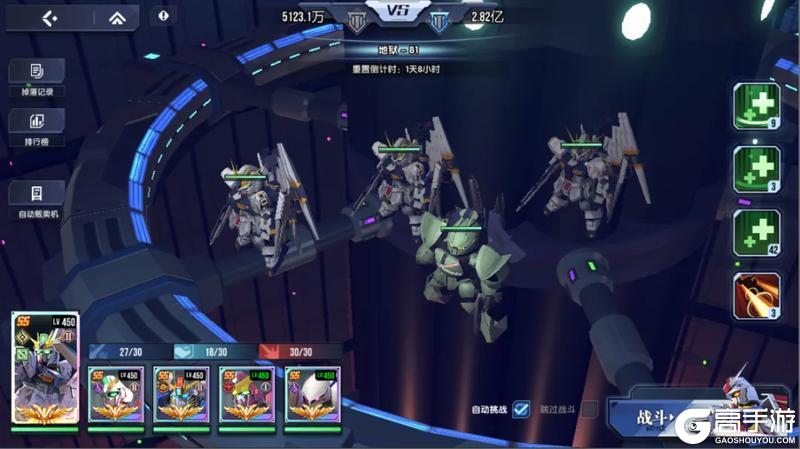The image size is (800, 449).
Task: Open the 掉落记录 drop record
Action: [x=36, y=76]
